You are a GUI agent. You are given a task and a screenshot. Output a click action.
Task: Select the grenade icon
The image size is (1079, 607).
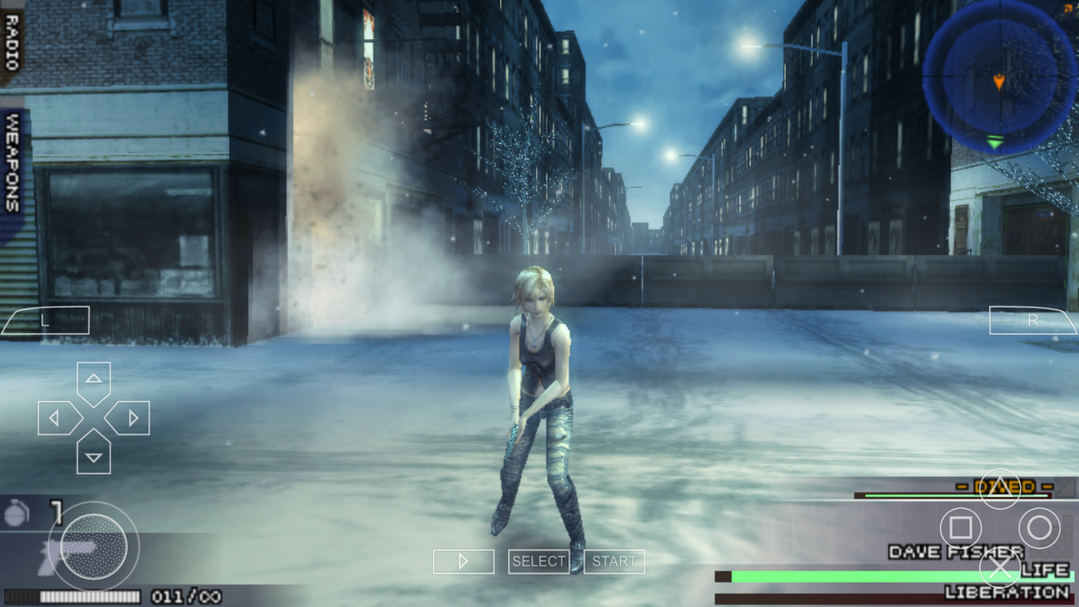click(17, 514)
